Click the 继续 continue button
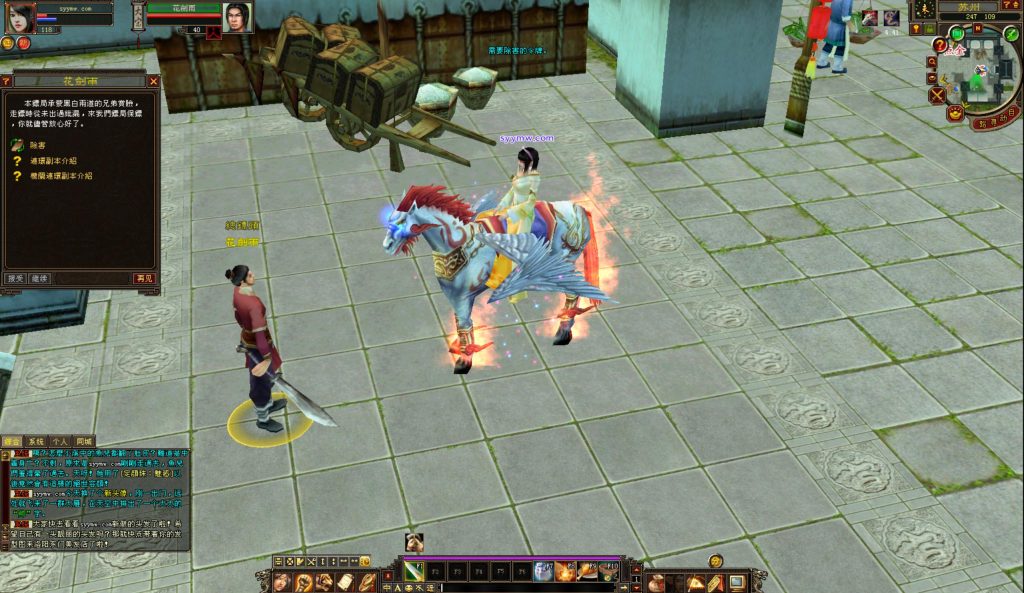 (x=39, y=278)
